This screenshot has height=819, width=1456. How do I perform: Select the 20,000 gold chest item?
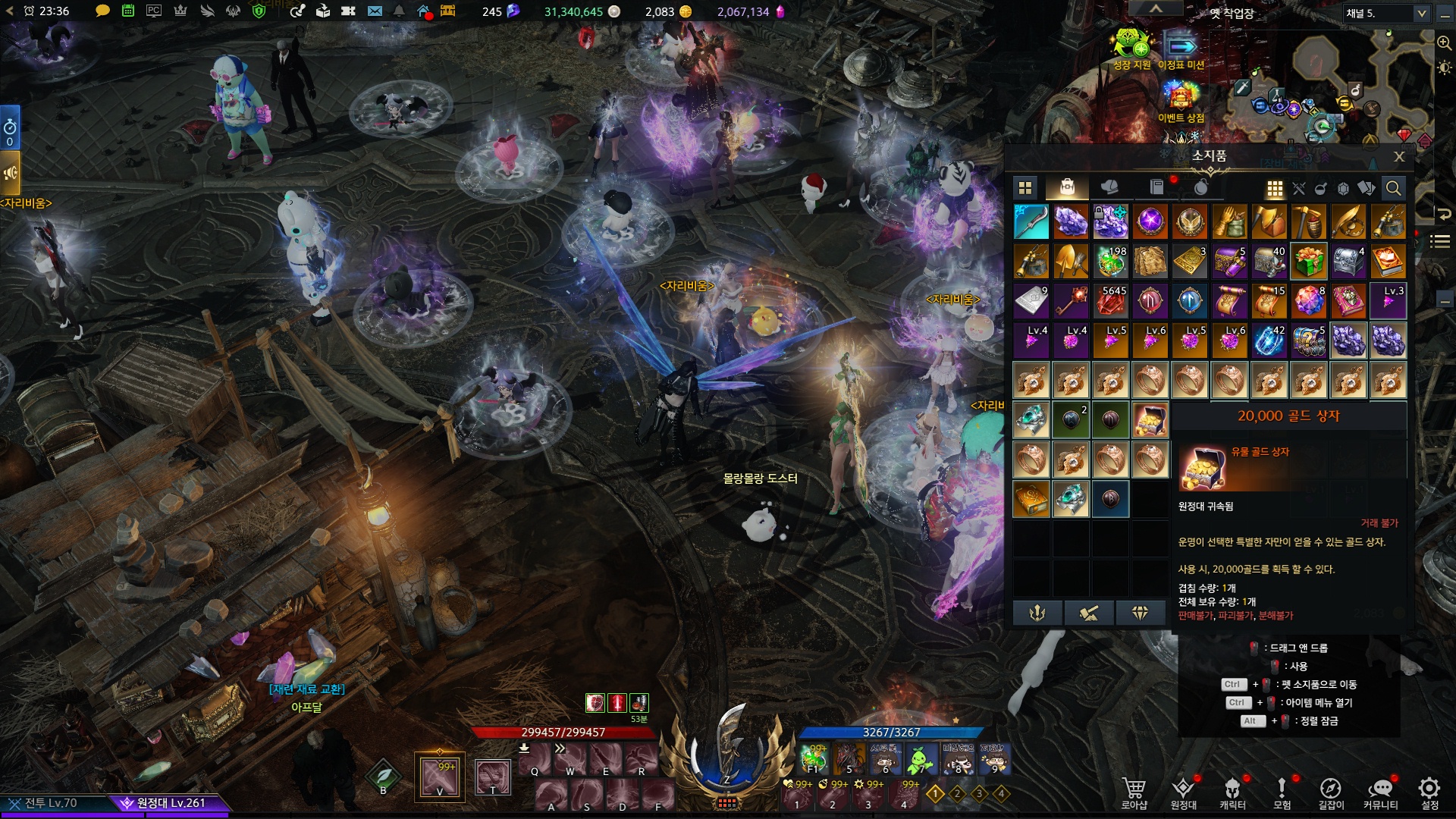pyautogui.click(x=1150, y=419)
